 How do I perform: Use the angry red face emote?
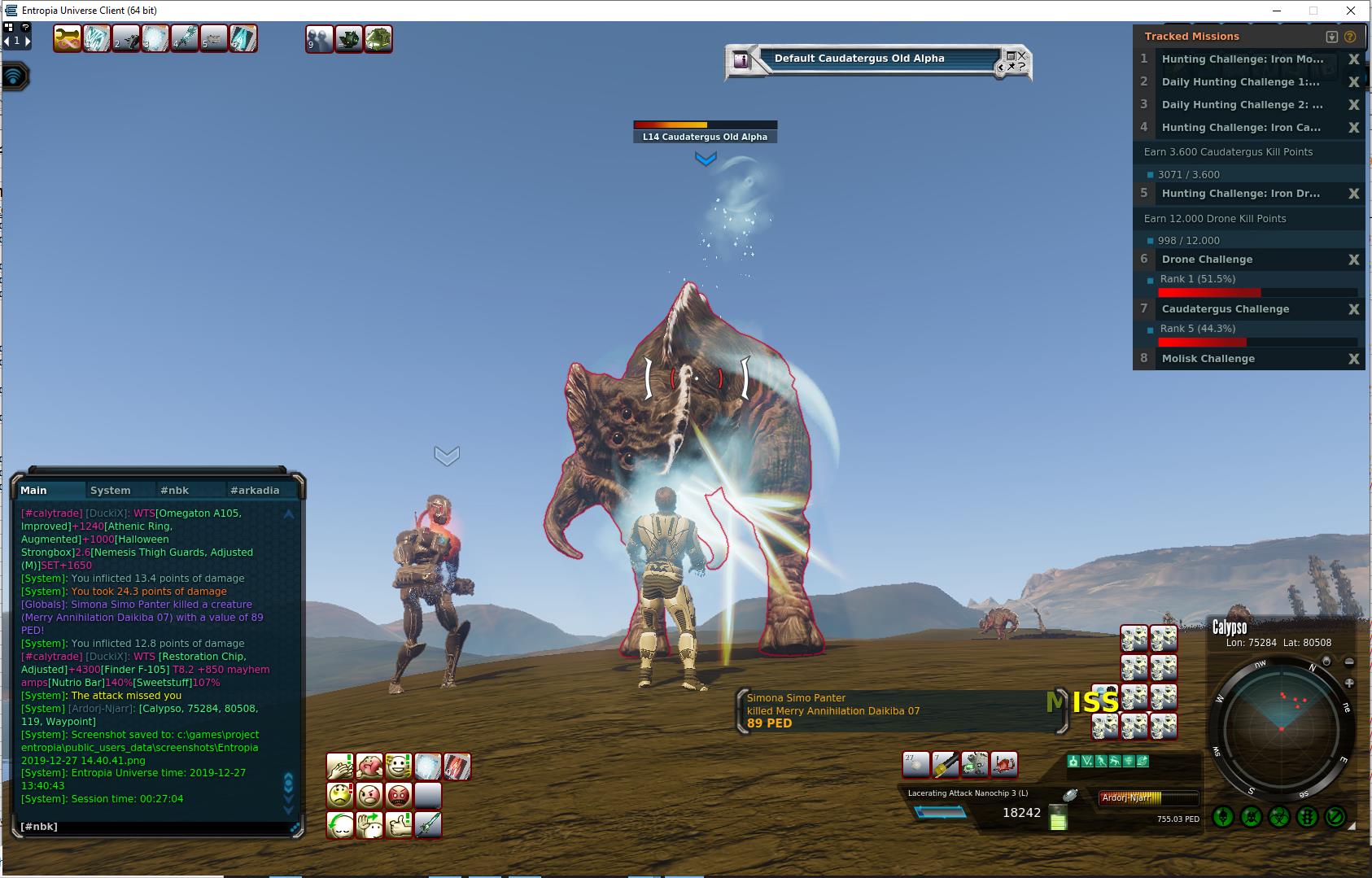[399, 795]
